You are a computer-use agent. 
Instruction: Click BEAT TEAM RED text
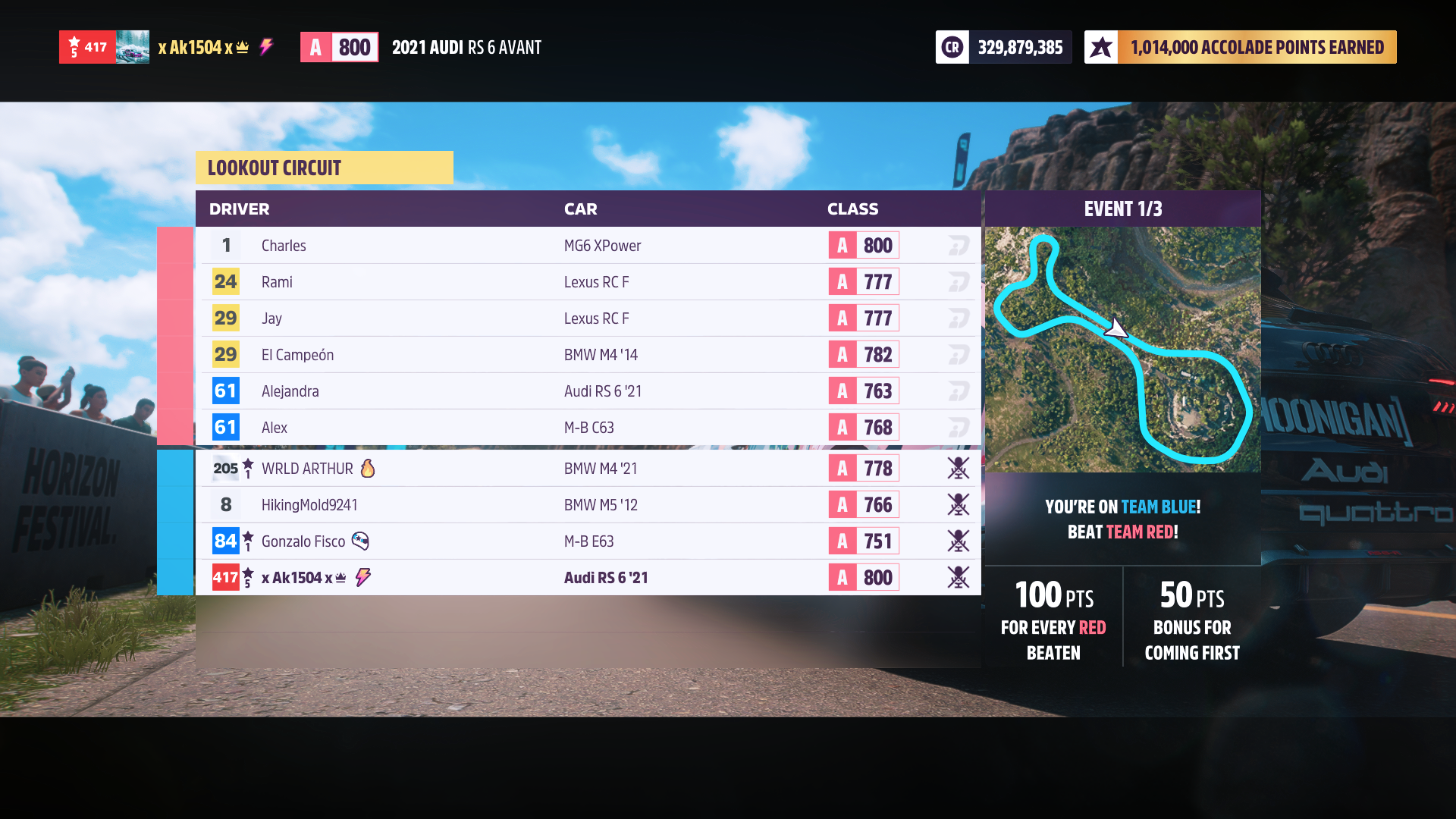(1122, 532)
